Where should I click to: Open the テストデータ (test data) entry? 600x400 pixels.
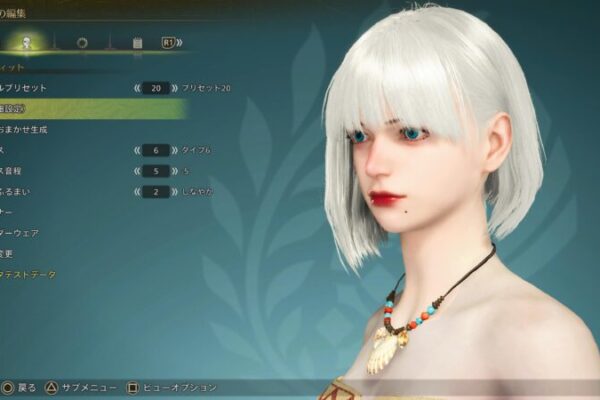pos(30,274)
